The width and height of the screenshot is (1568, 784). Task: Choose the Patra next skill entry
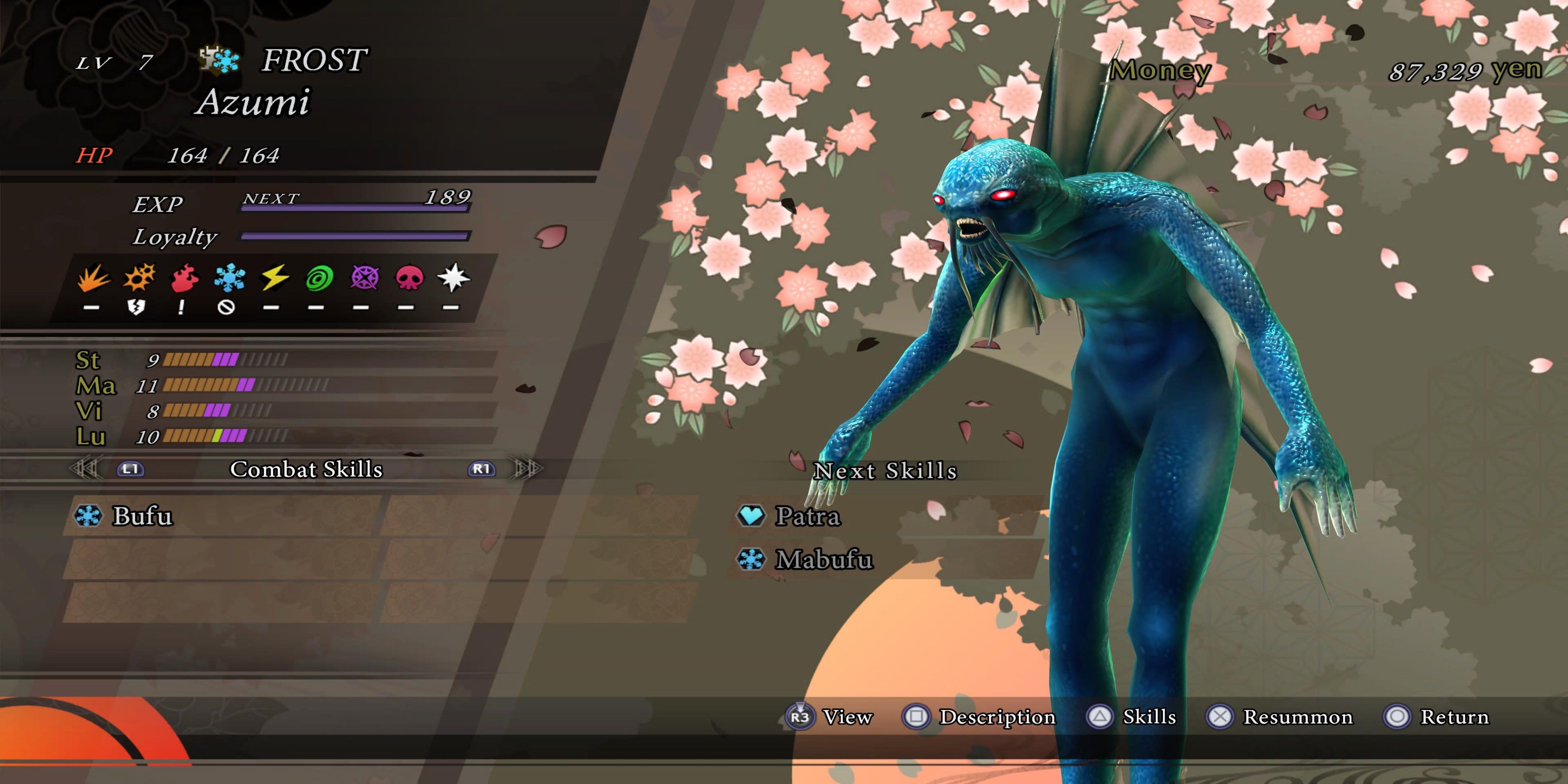coord(807,516)
